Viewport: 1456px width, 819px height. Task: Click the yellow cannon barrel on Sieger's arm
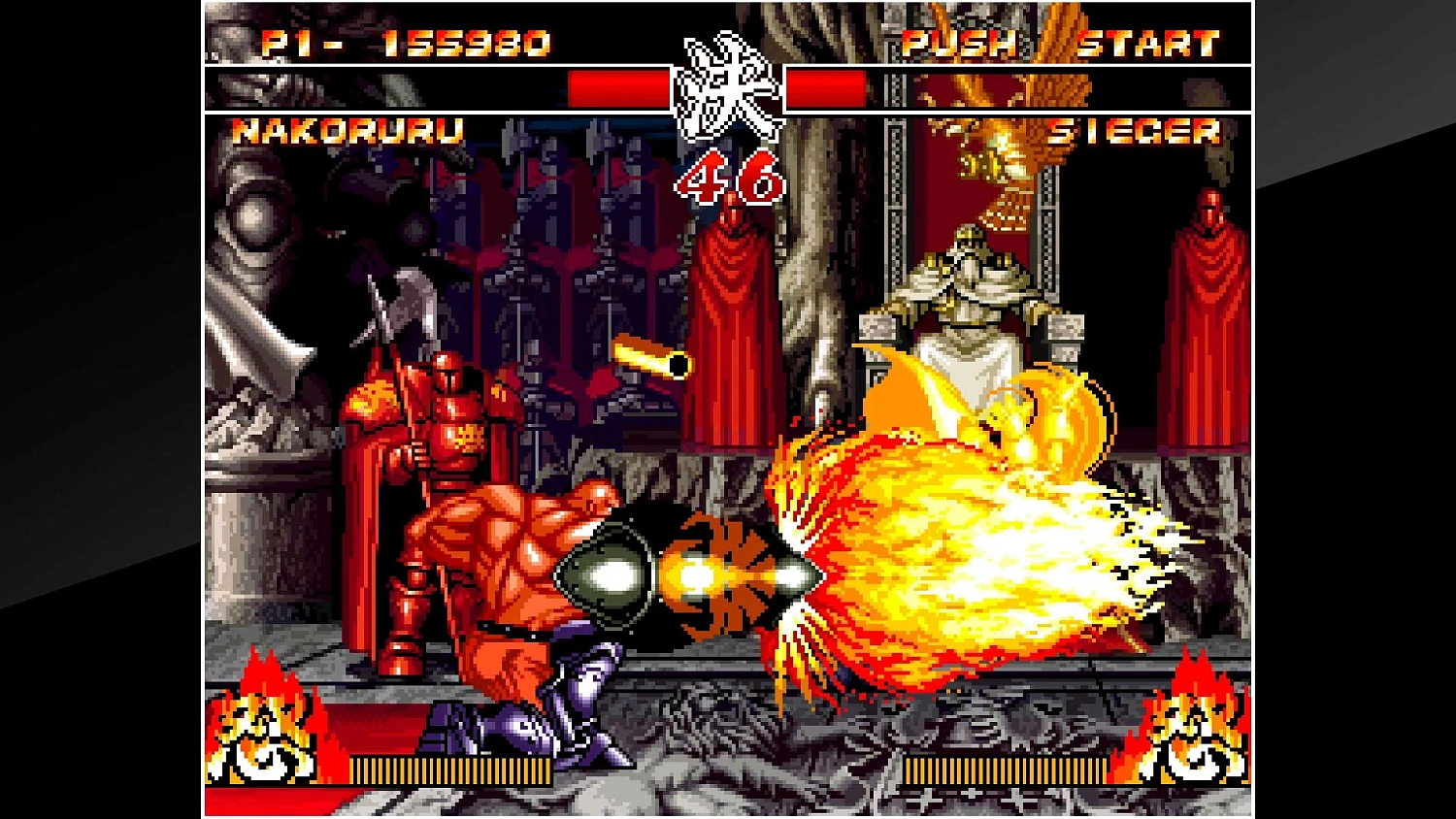(652, 359)
